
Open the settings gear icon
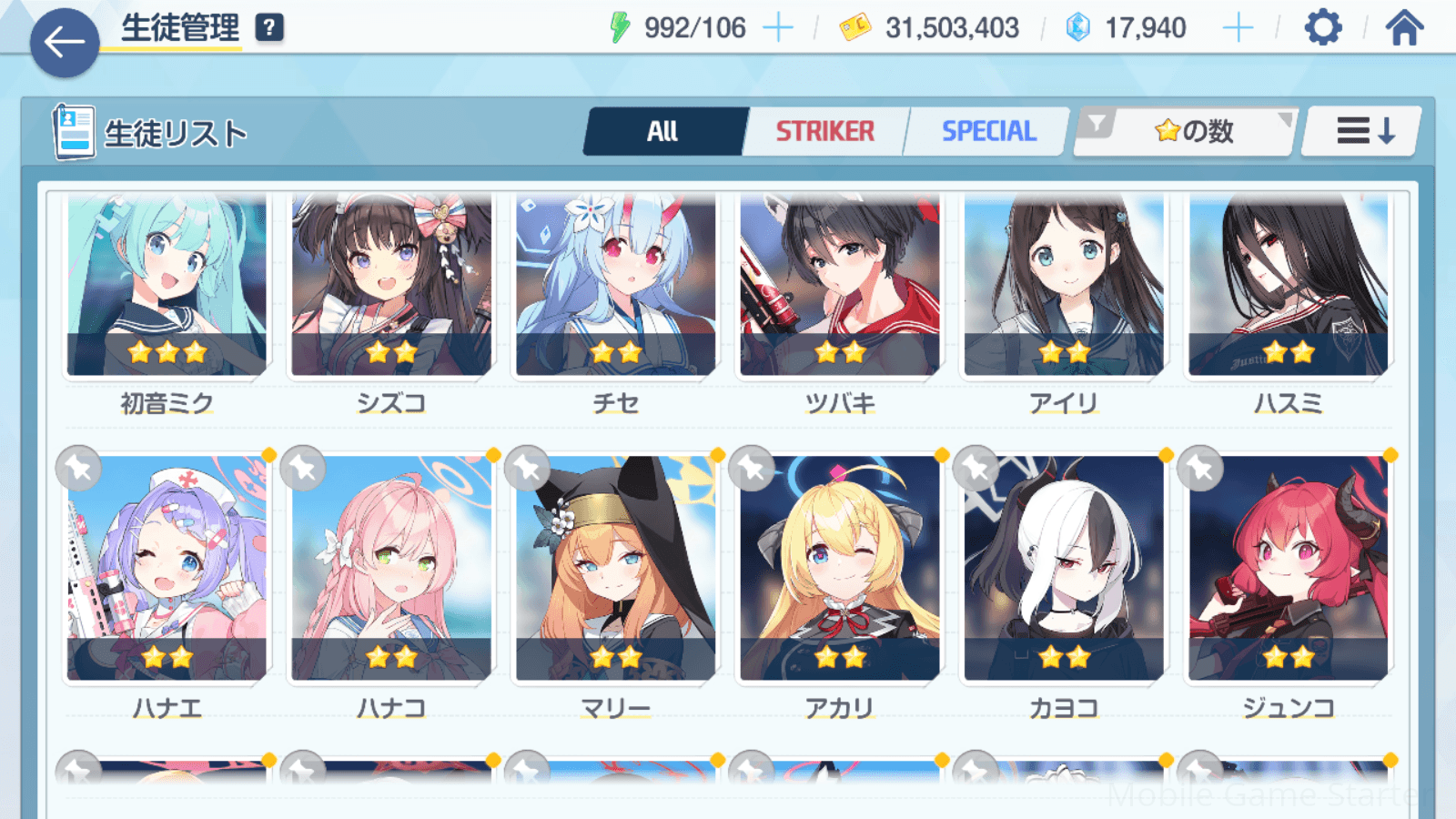click(x=1322, y=27)
